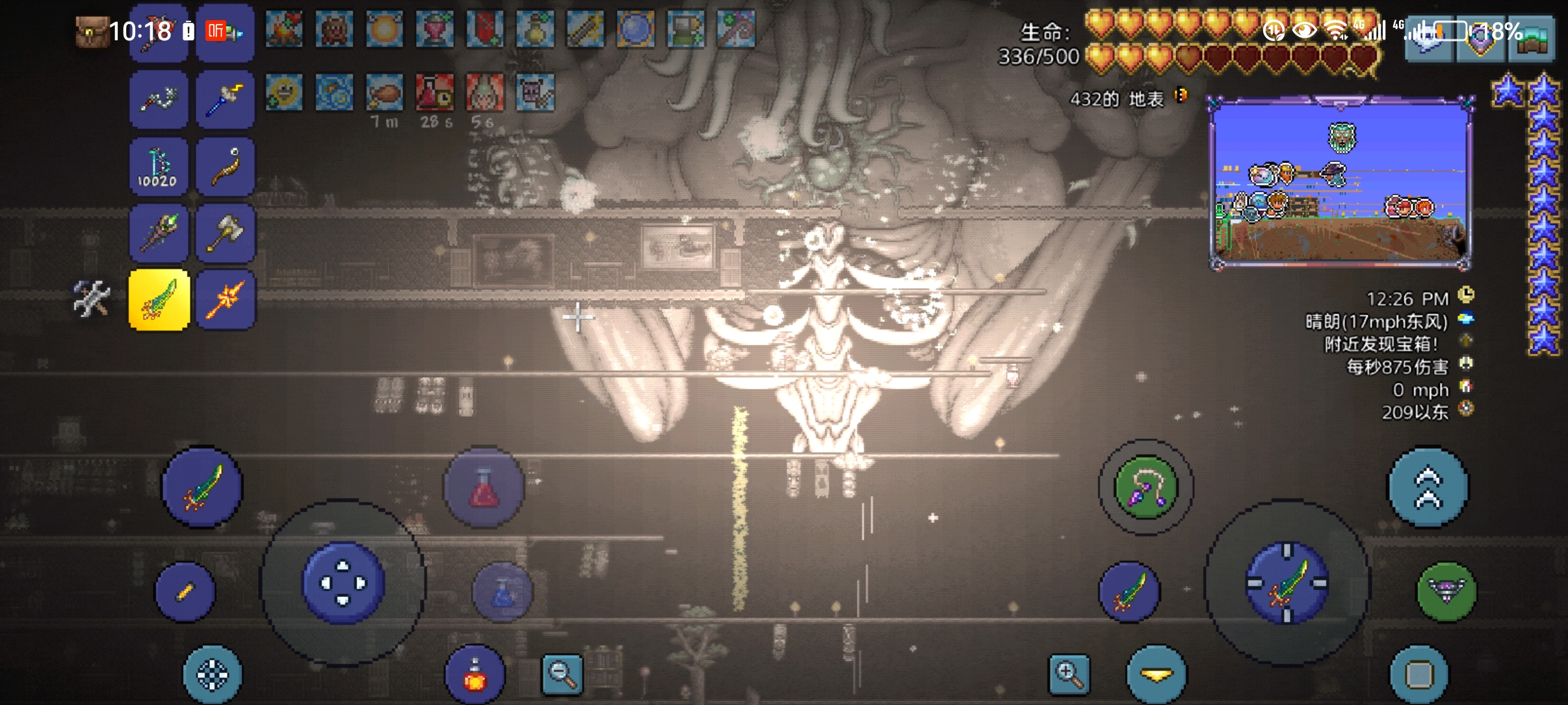The width and height of the screenshot is (1568, 705).
Task: Select the orange flaming spear hotbar slot
Action: tap(225, 300)
